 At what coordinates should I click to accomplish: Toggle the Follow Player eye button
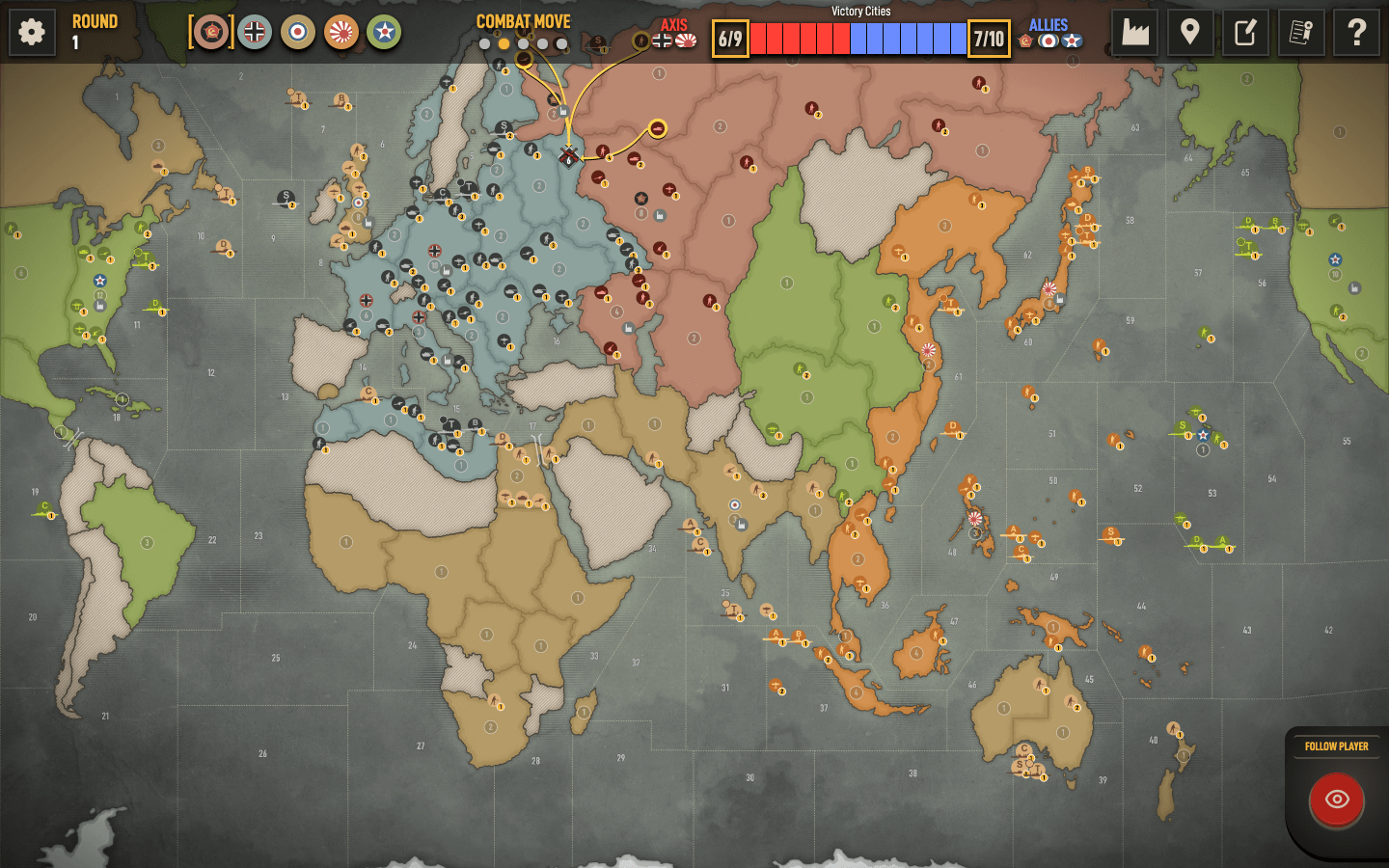[x=1337, y=800]
